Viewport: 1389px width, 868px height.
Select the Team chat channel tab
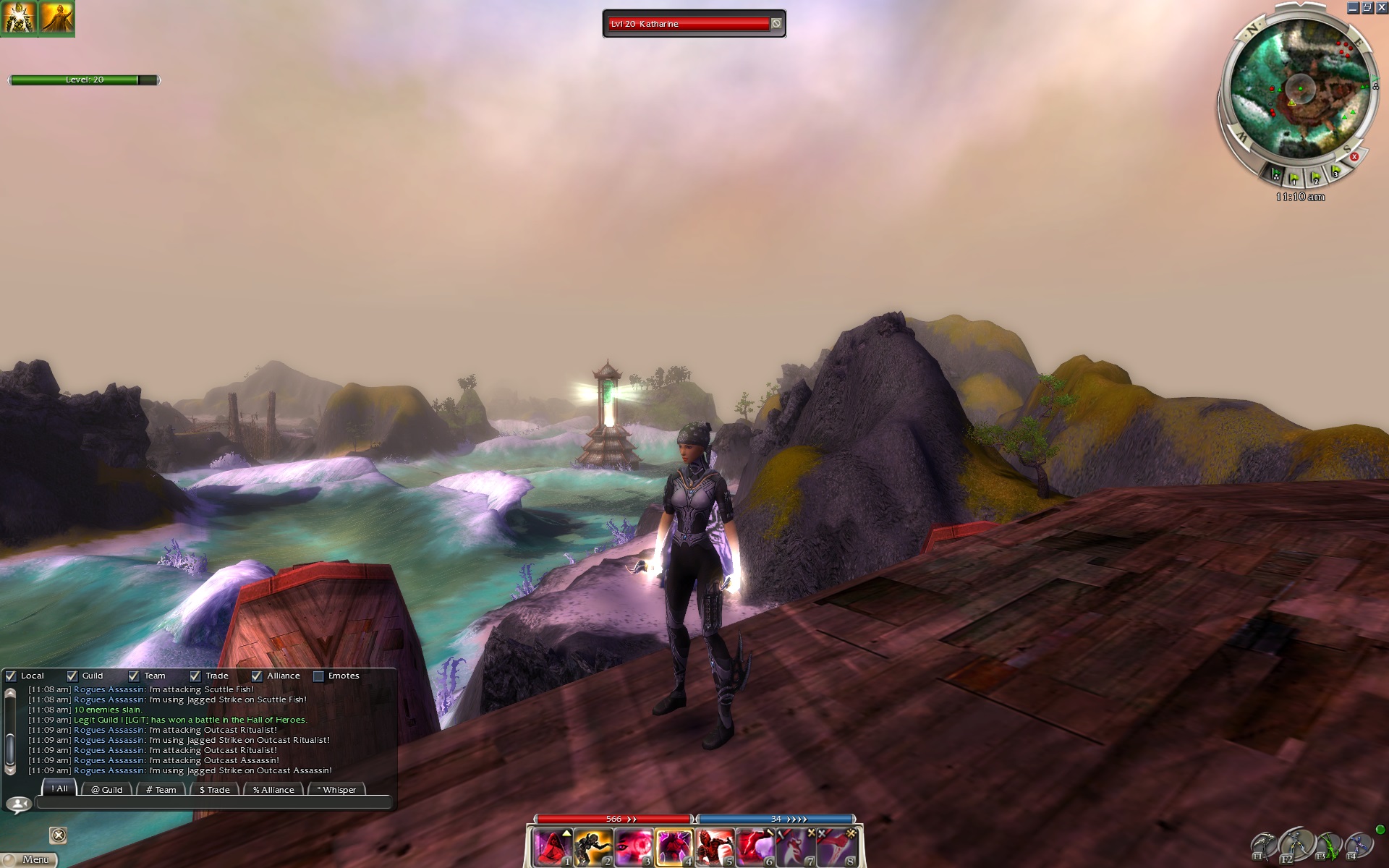click(x=161, y=789)
